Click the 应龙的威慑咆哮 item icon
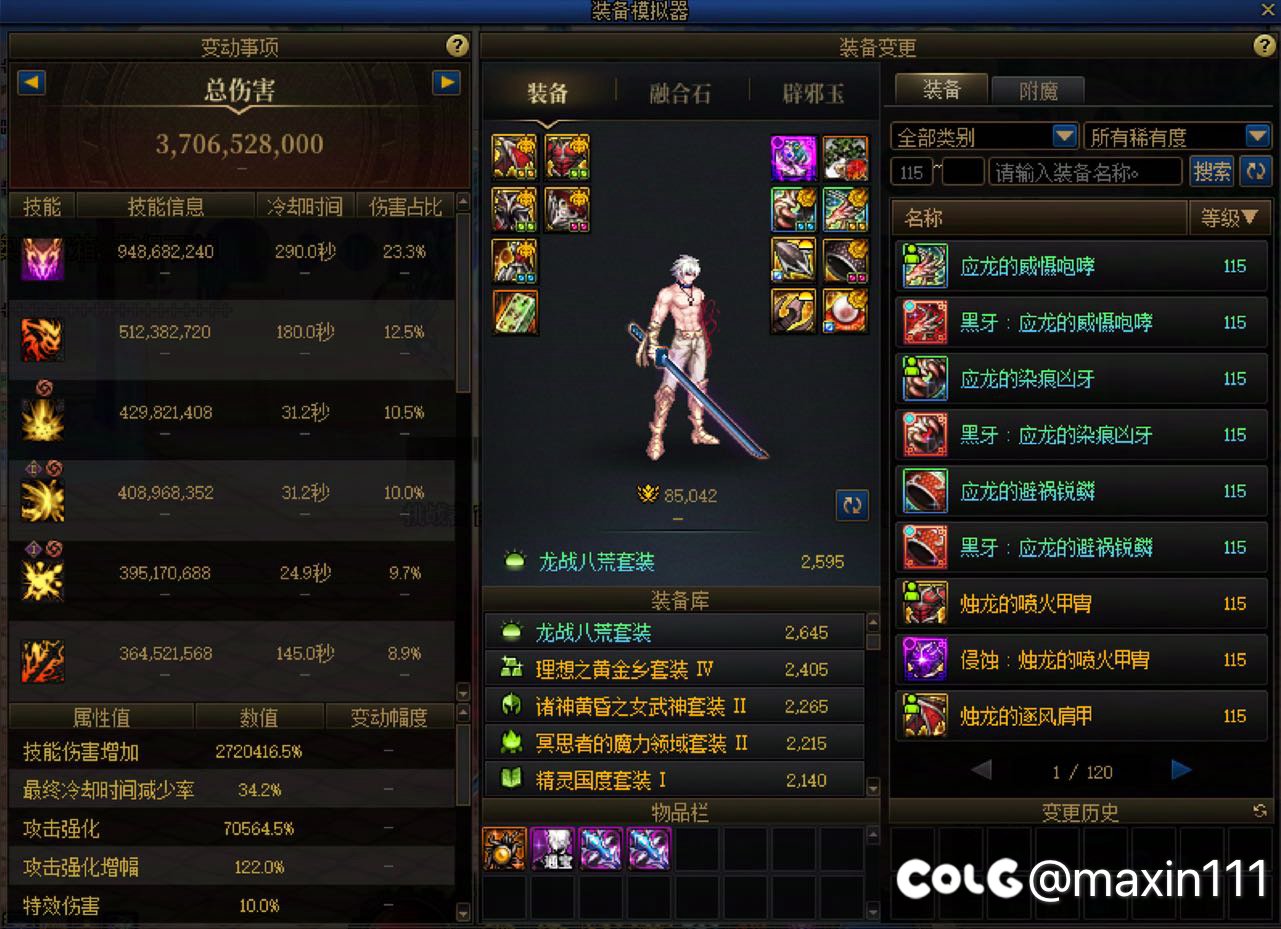The width and height of the screenshot is (1281, 929). click(924, 266)
